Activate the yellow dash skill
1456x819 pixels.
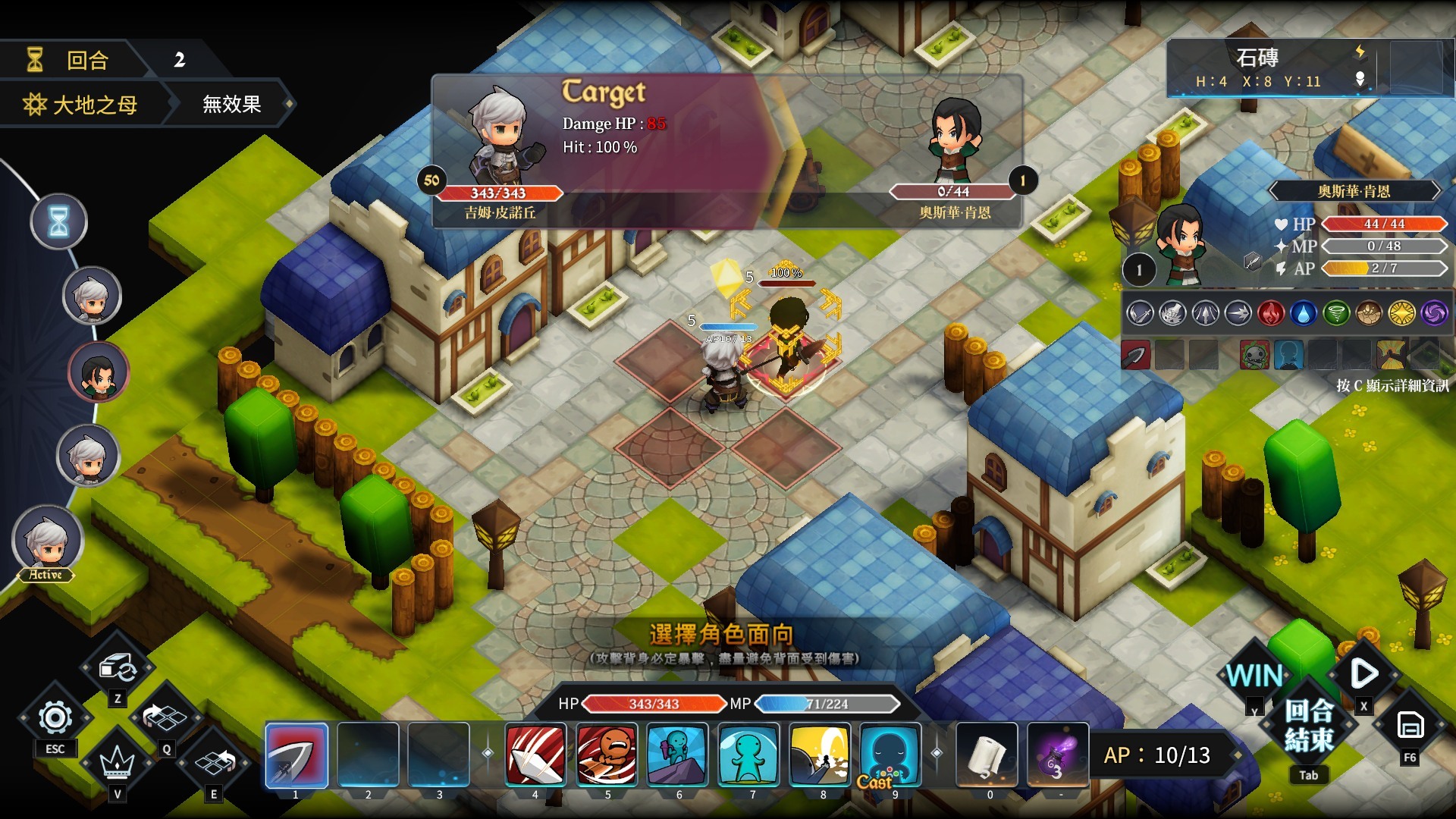click(x=820, y=755)
